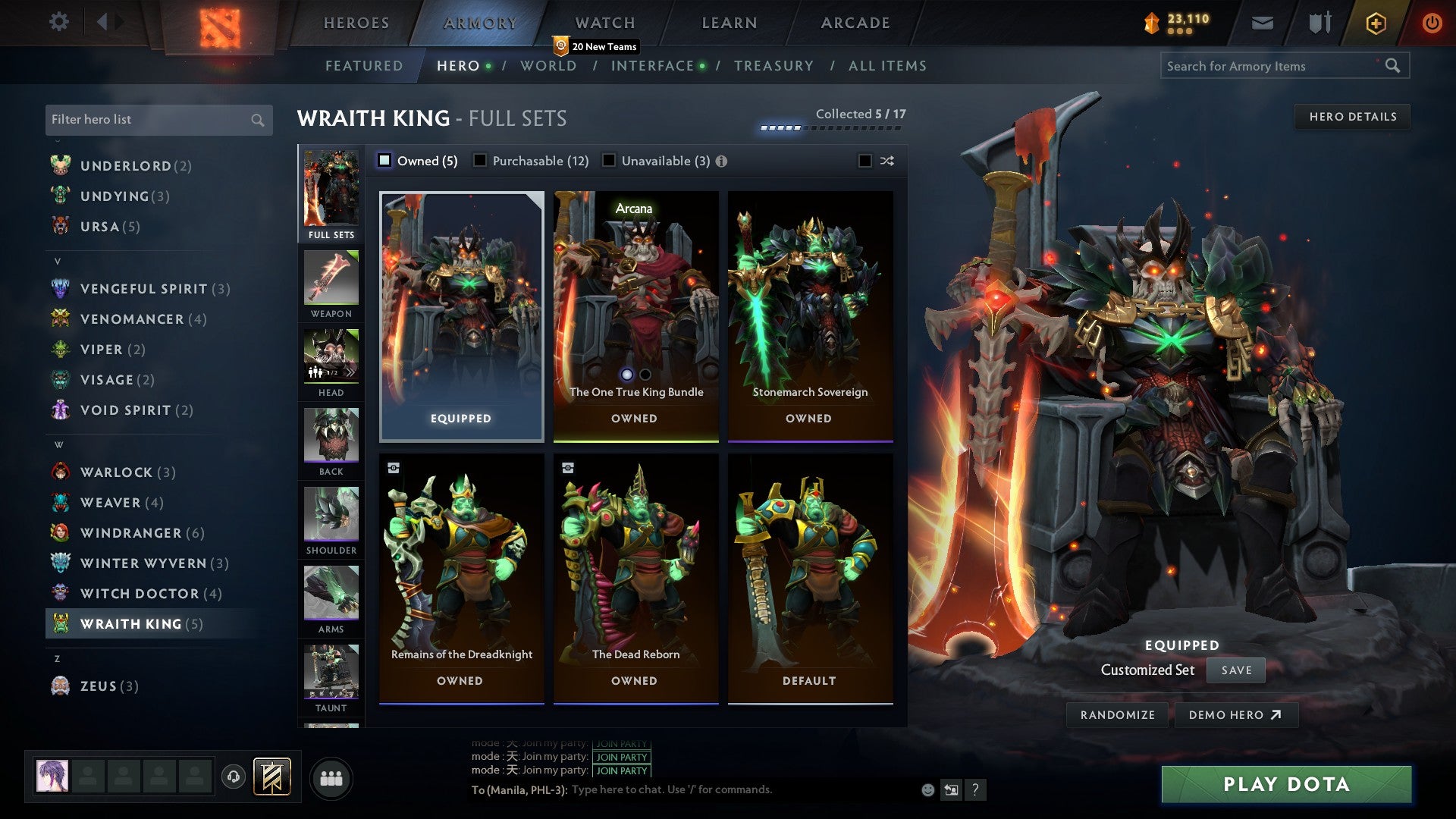This screenshot has height=819, width=1456.
Task: Select the second dot on One True King Bundle
Action: [x=645, y=375]
